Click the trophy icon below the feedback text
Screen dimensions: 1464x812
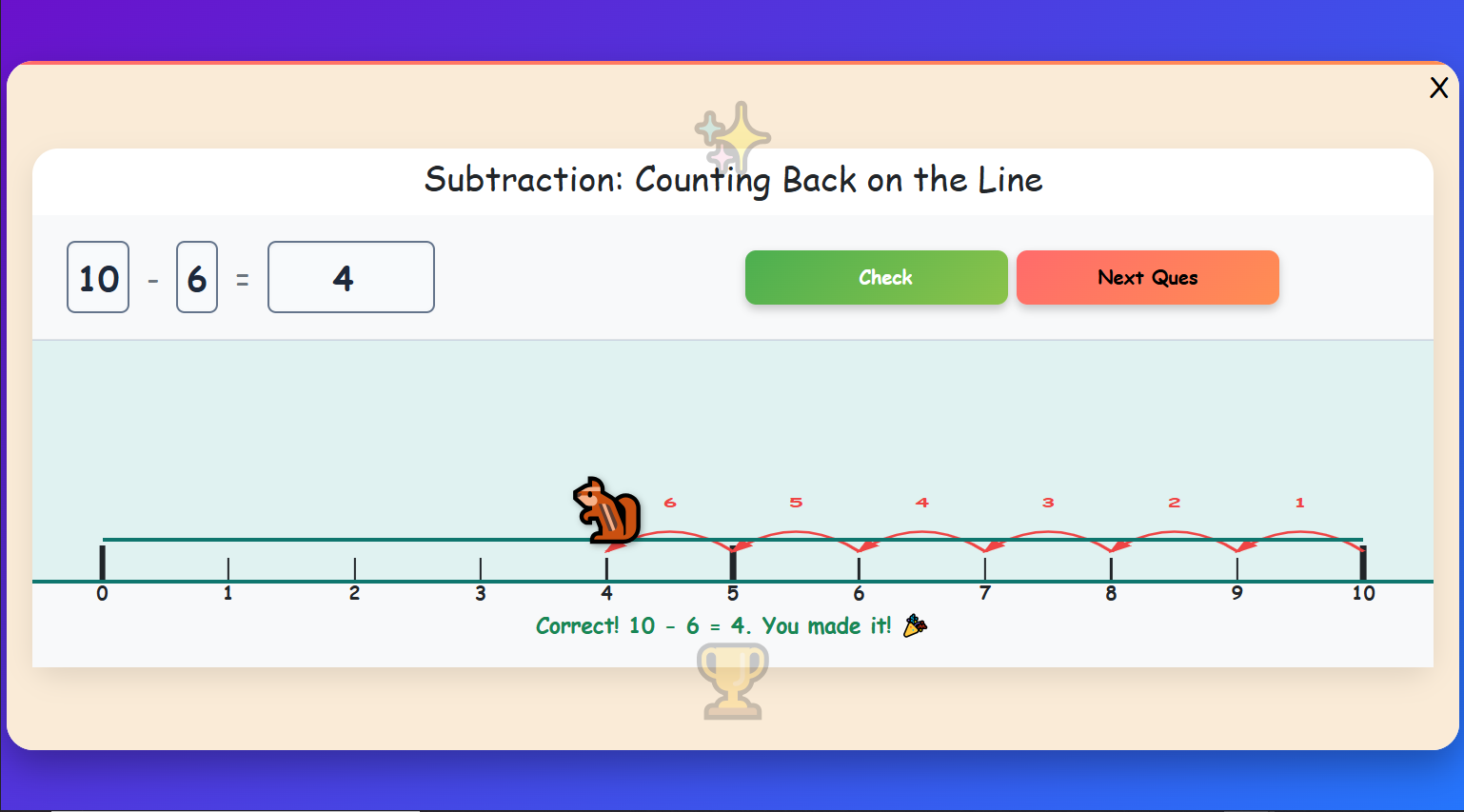click(x=732, y=680)
